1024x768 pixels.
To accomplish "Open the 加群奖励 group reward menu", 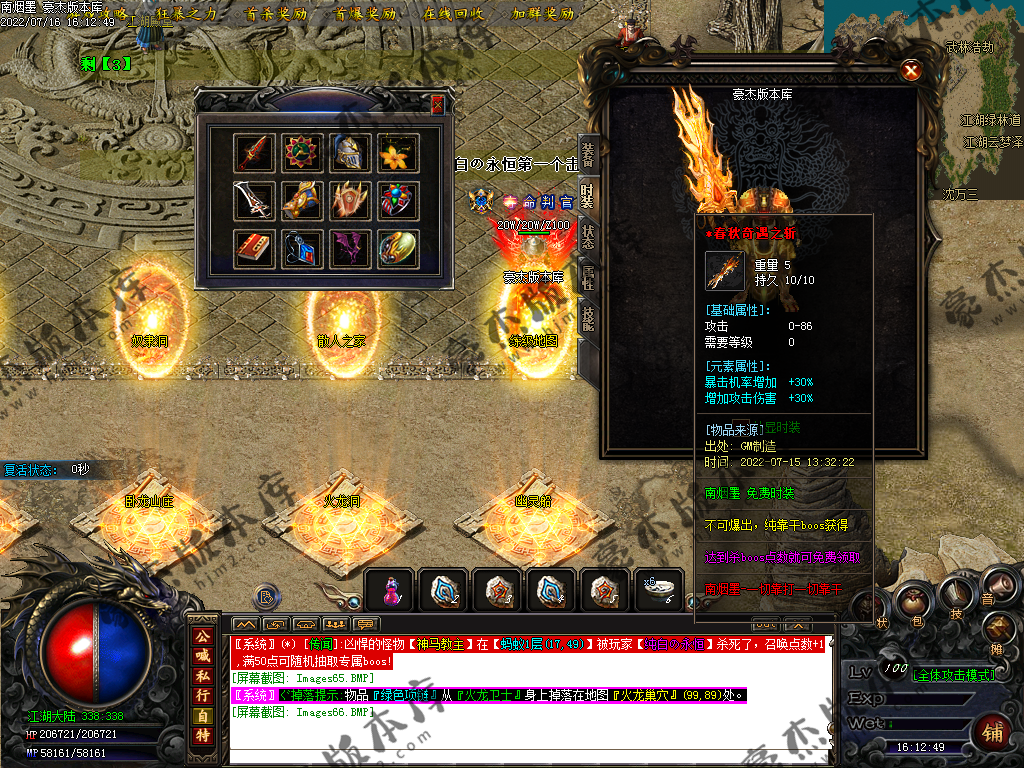I will [x=543, y=14].
